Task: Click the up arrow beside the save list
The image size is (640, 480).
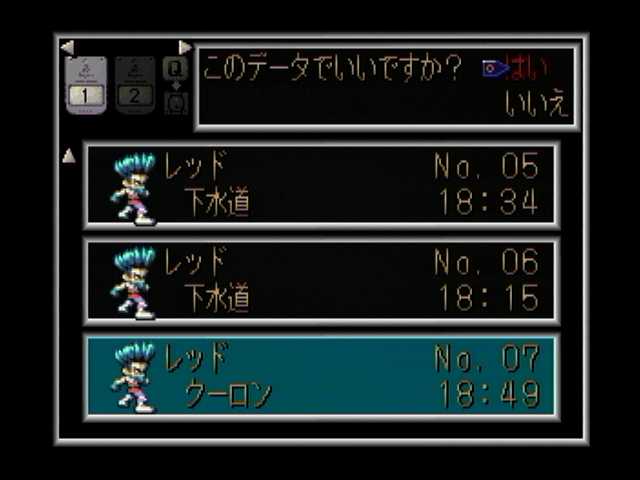Action: (x=69, y=155)
